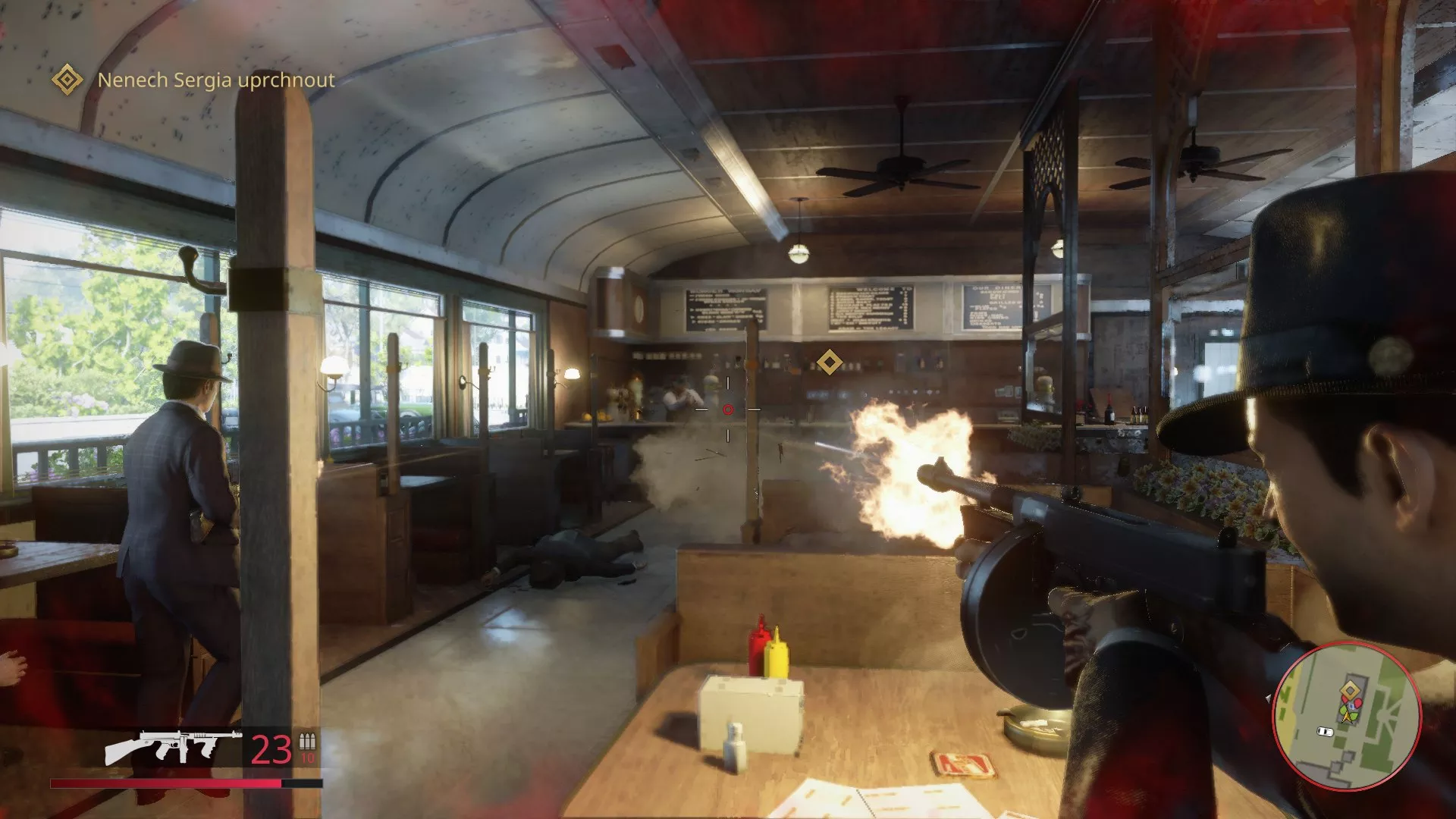Click a red enemy blip on the minimap
The image size is (1456, 819).
1357,701
